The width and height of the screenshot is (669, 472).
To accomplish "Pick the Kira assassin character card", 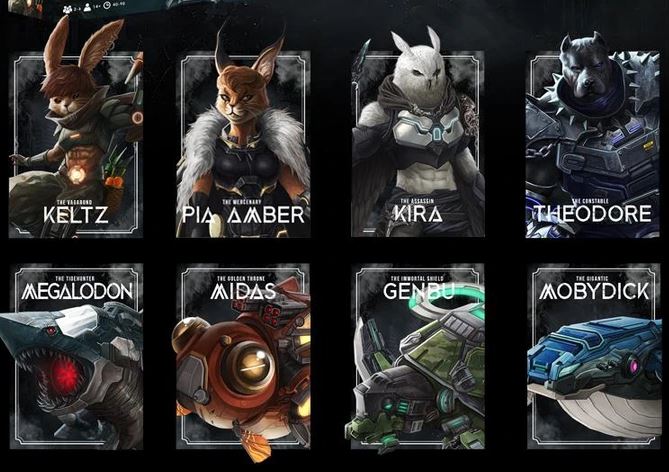I will point(418,145).
